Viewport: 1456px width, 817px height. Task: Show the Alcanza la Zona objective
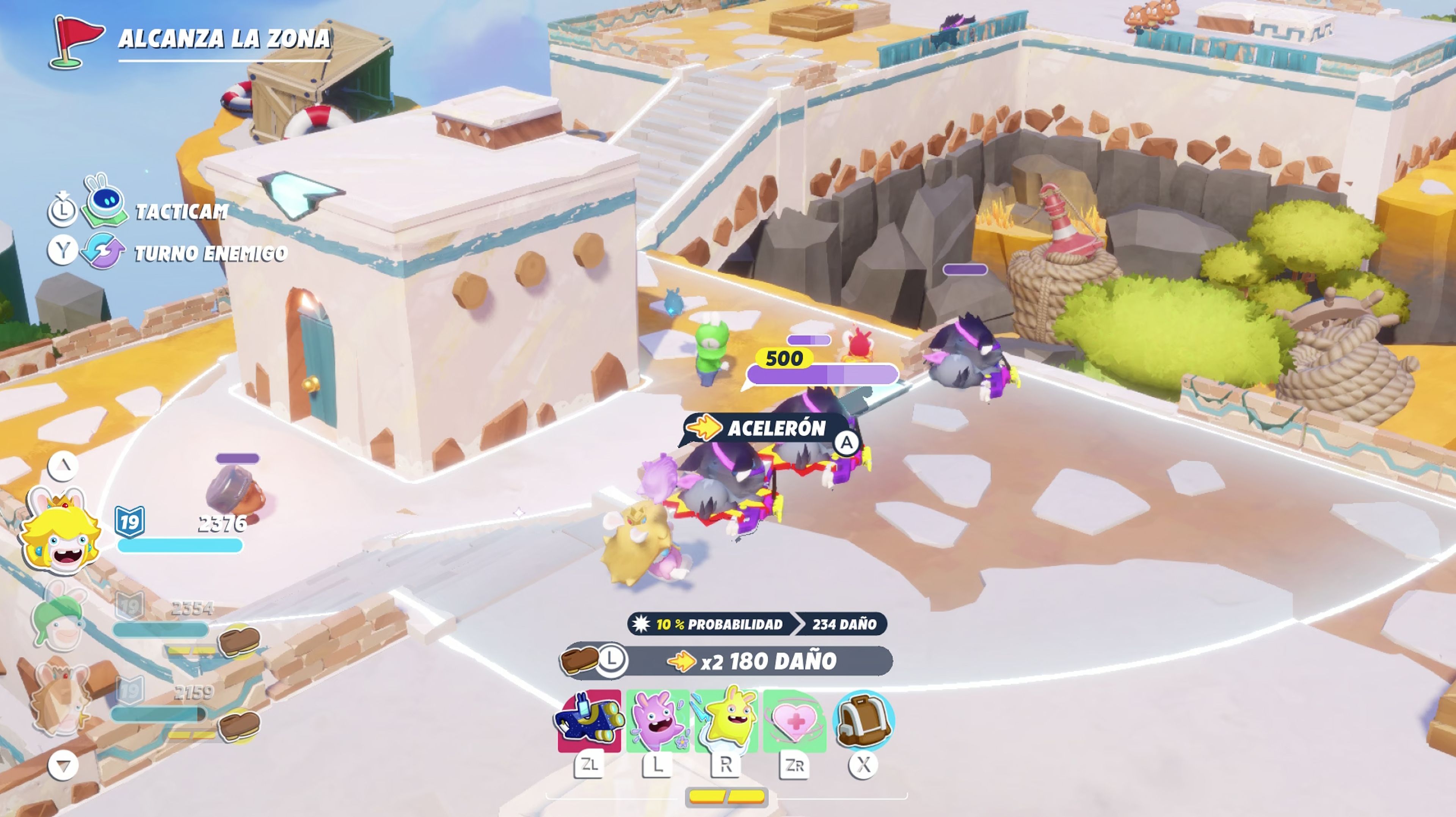(x=223, y=38)
